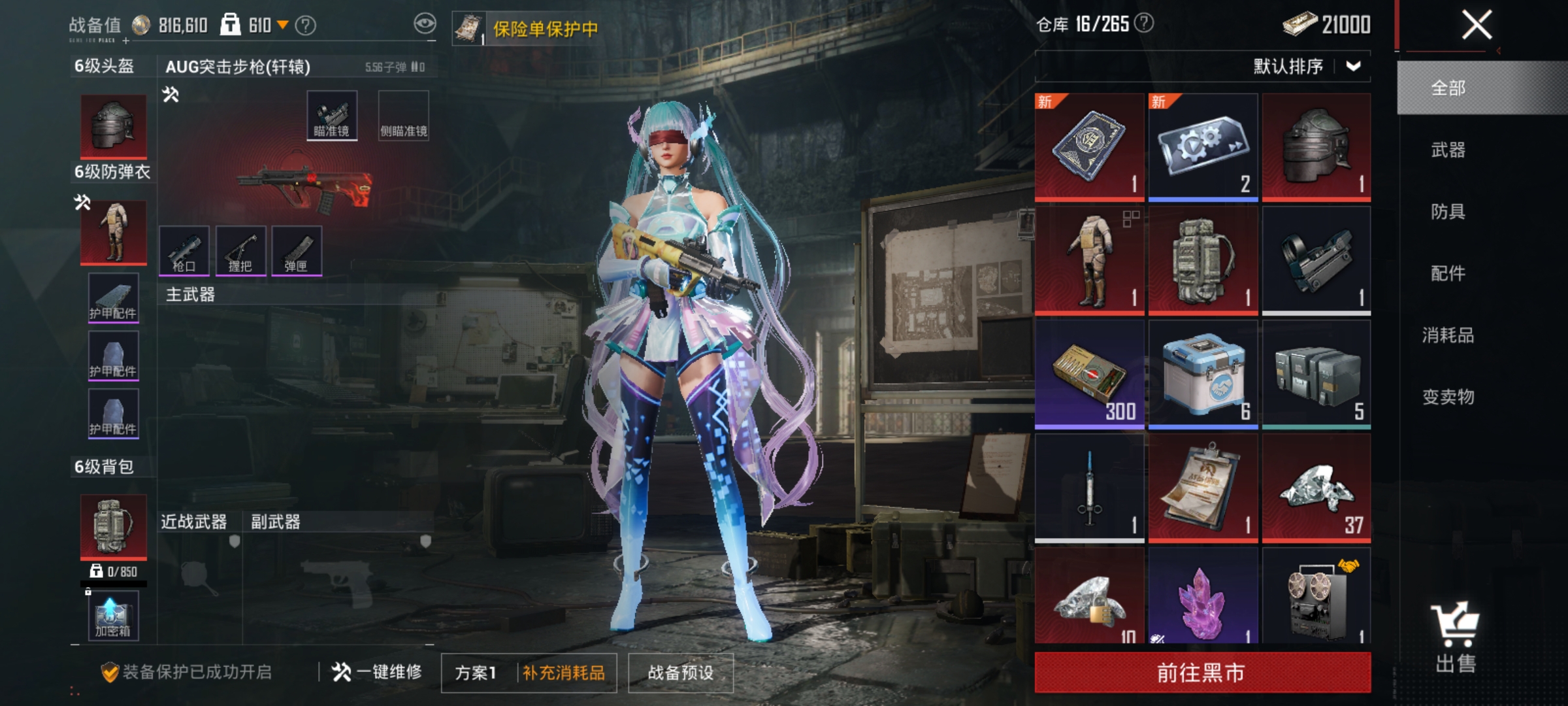Select the 握把 grip attachment slot
Screen dimensions: 1568x706
242,251
